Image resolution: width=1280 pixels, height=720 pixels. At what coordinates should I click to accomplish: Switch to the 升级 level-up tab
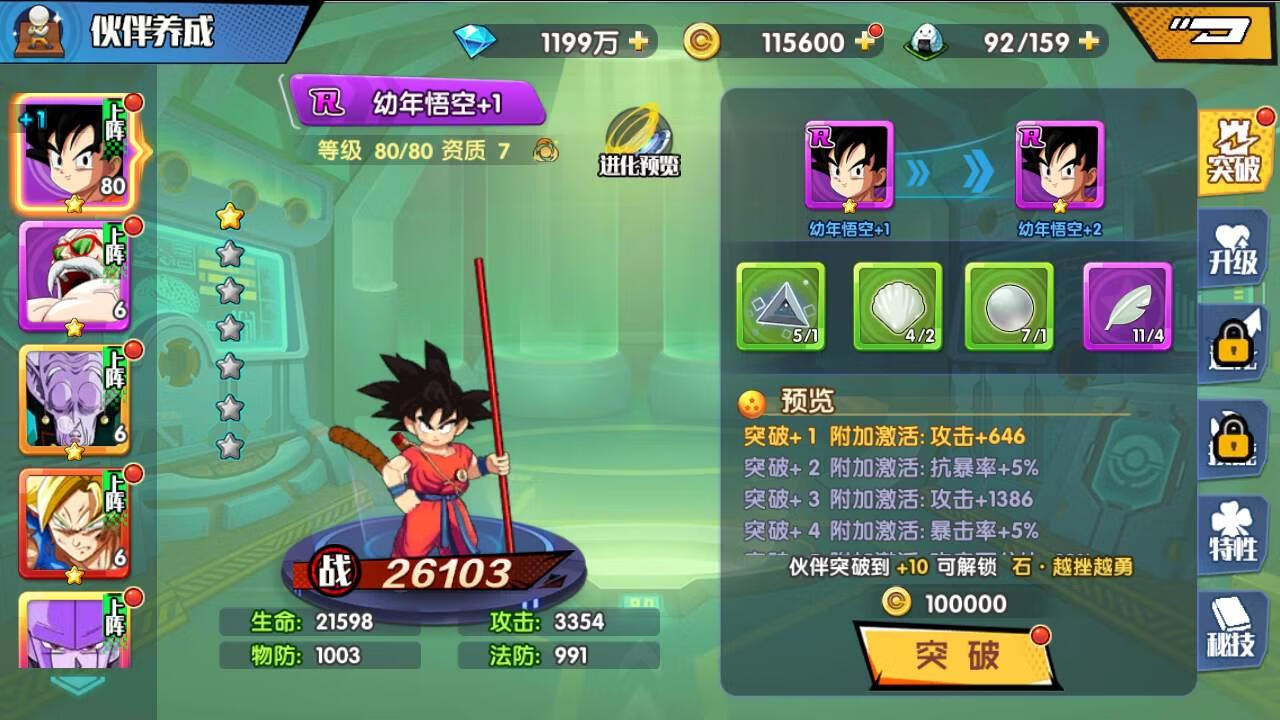tap(1233, 250)
